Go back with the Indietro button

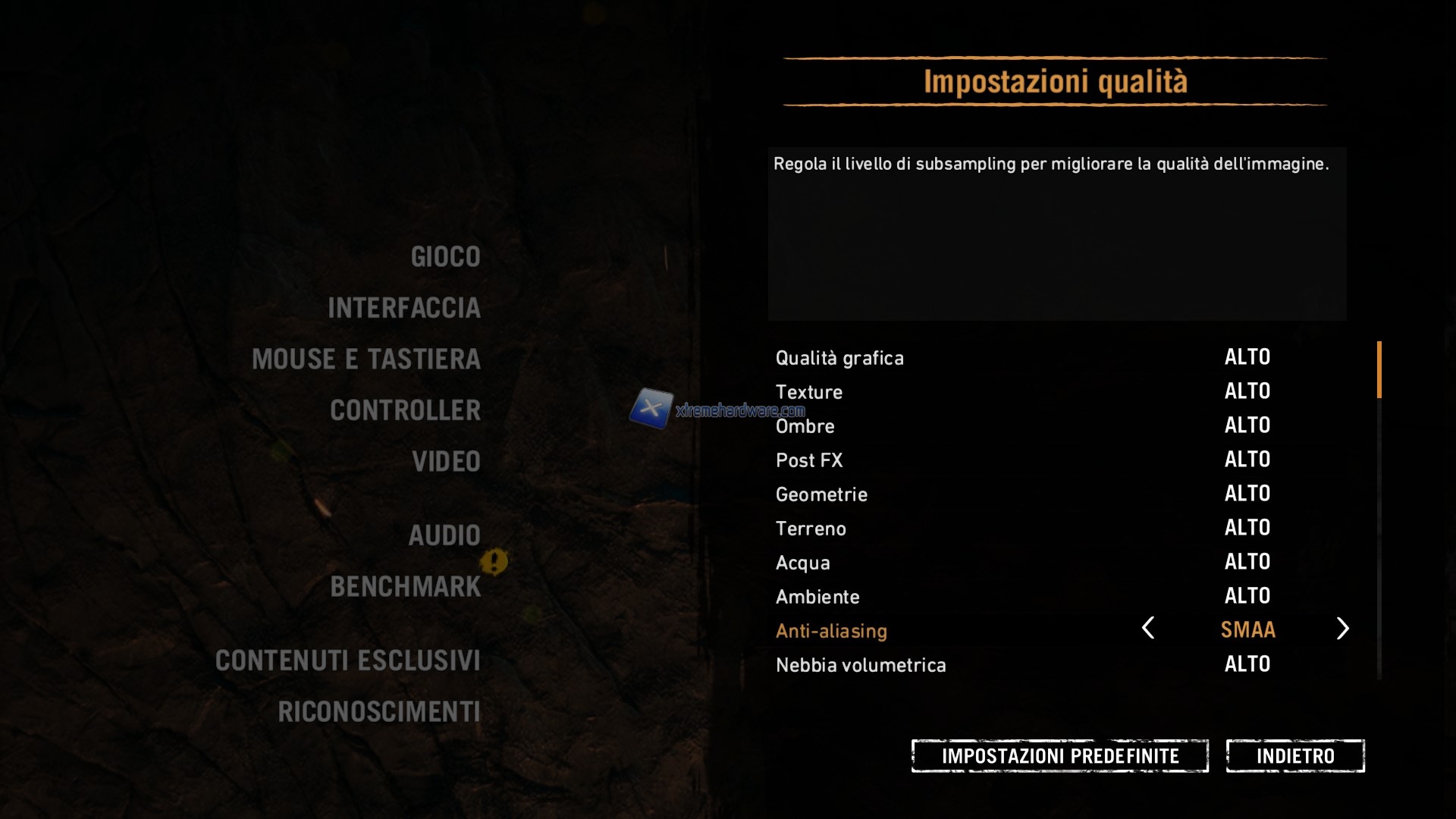click(1295, 756)
